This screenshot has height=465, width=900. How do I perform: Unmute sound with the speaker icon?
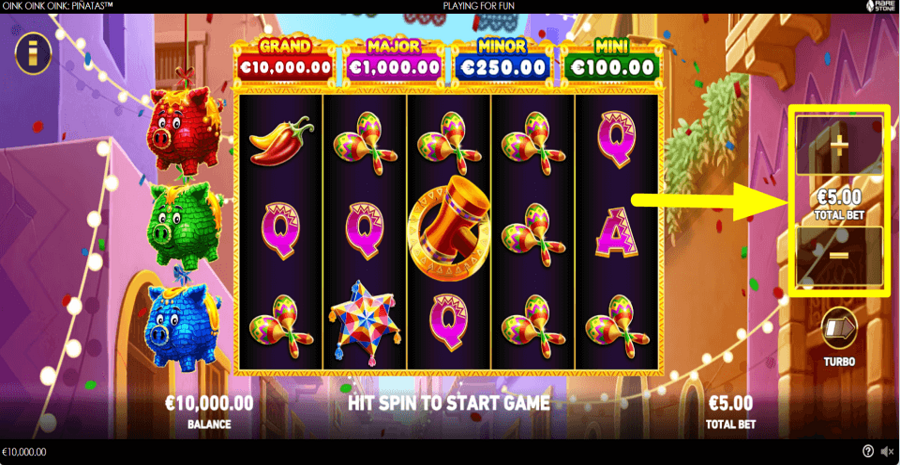(x=886, y=452)
